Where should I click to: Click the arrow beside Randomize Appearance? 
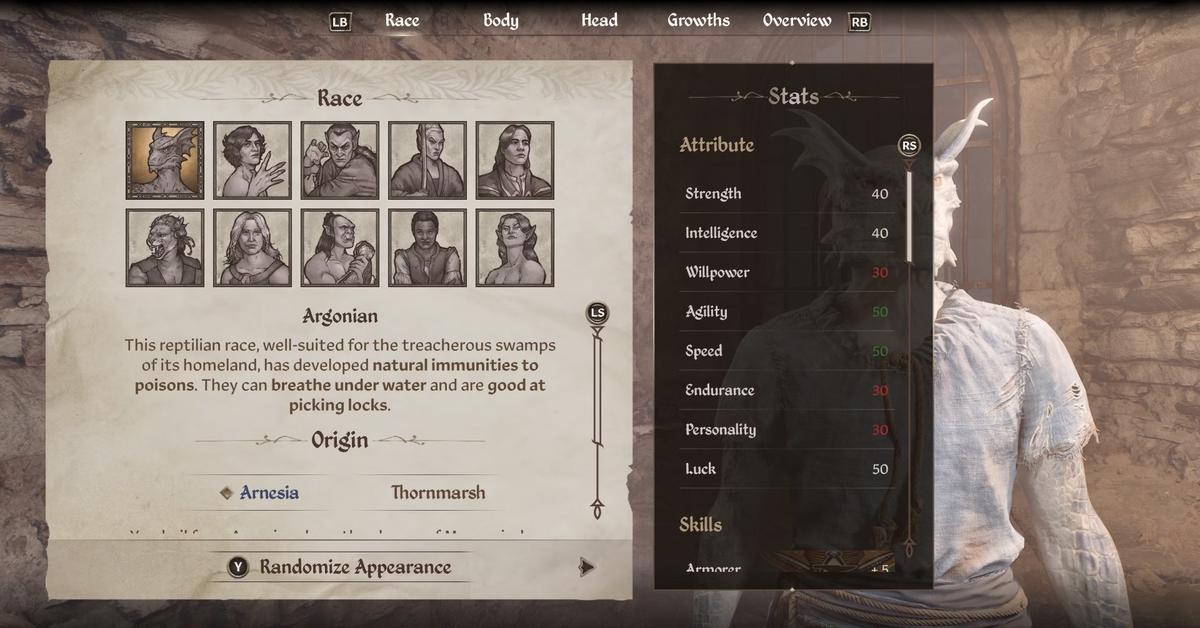click(x=587, y=567)
